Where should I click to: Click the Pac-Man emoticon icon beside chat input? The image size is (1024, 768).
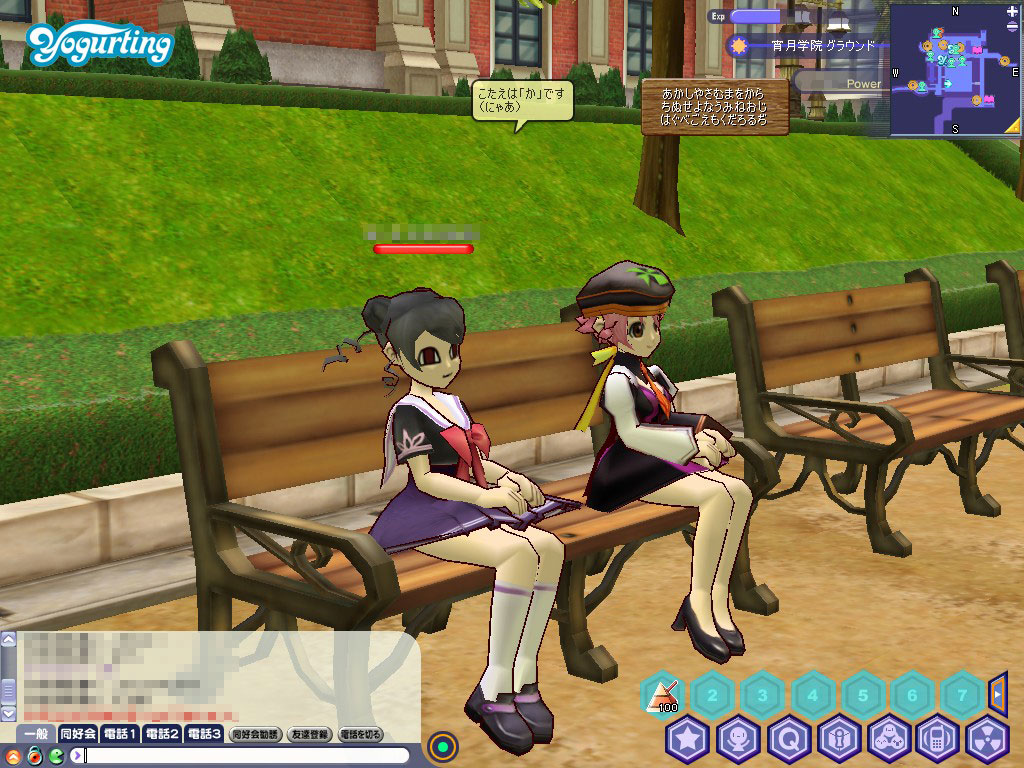(x=56, y=755)
